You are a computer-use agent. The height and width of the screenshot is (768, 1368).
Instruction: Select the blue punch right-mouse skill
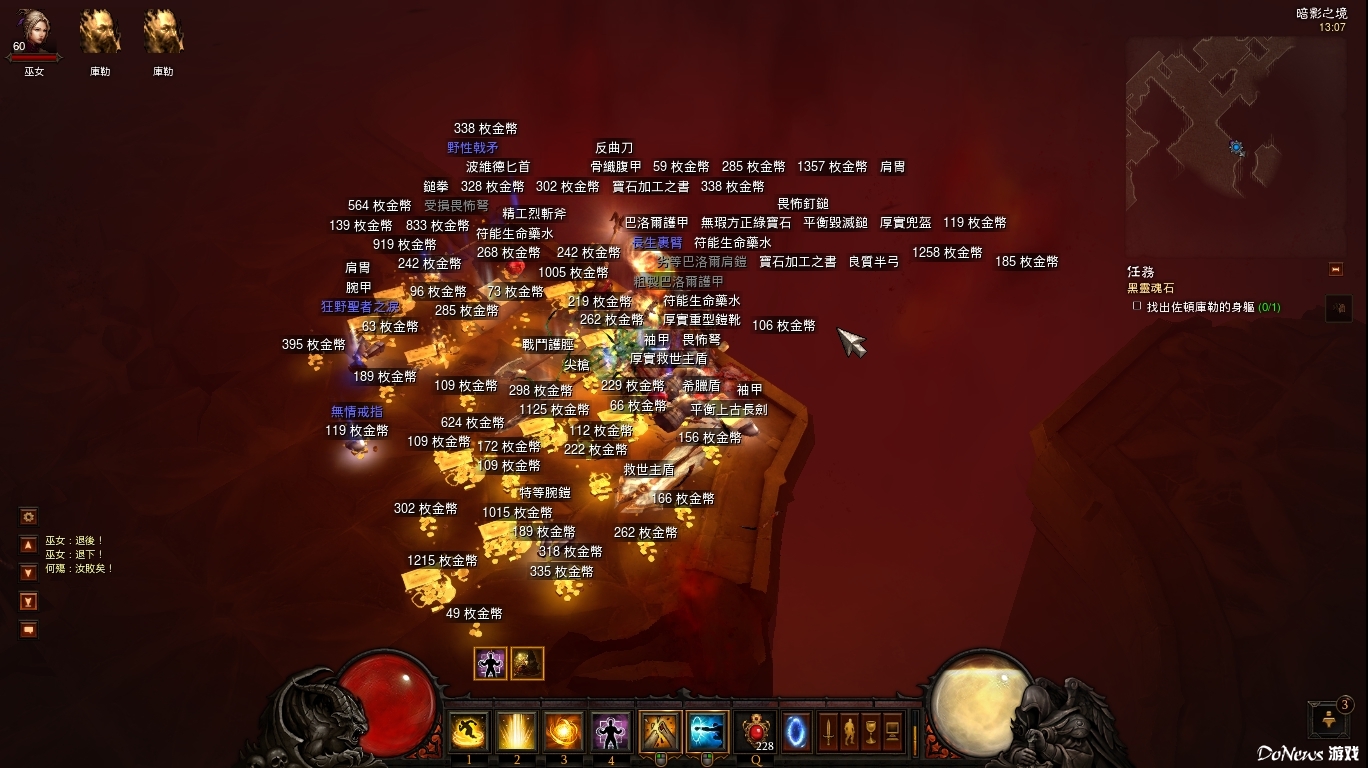[x=707, y=732]
